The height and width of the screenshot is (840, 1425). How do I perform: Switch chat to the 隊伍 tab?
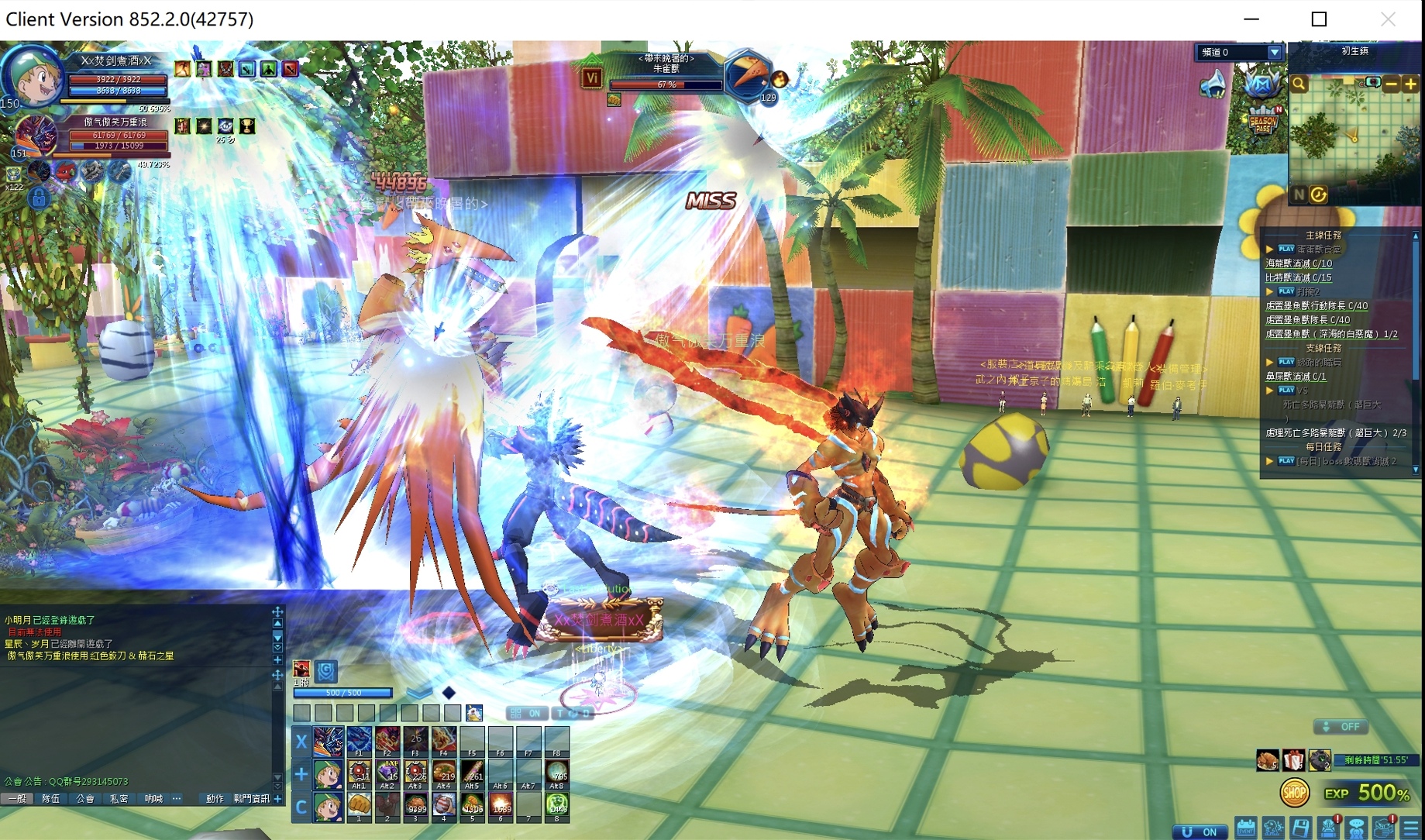pos(51,798)
